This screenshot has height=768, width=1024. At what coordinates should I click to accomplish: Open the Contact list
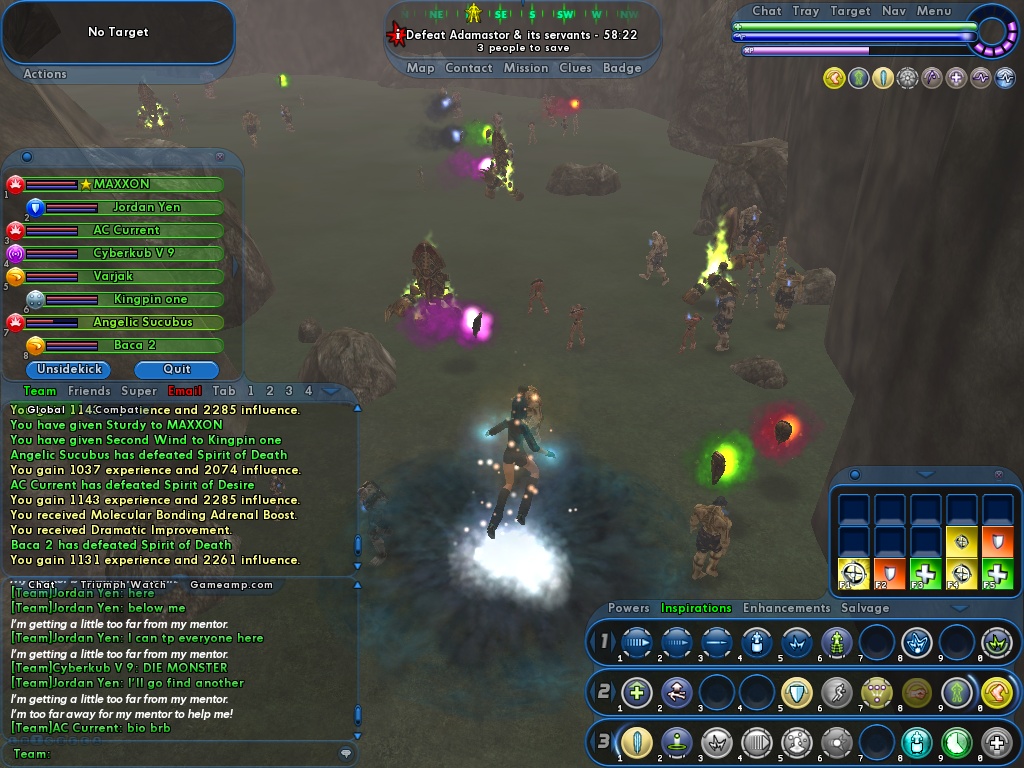468,68
